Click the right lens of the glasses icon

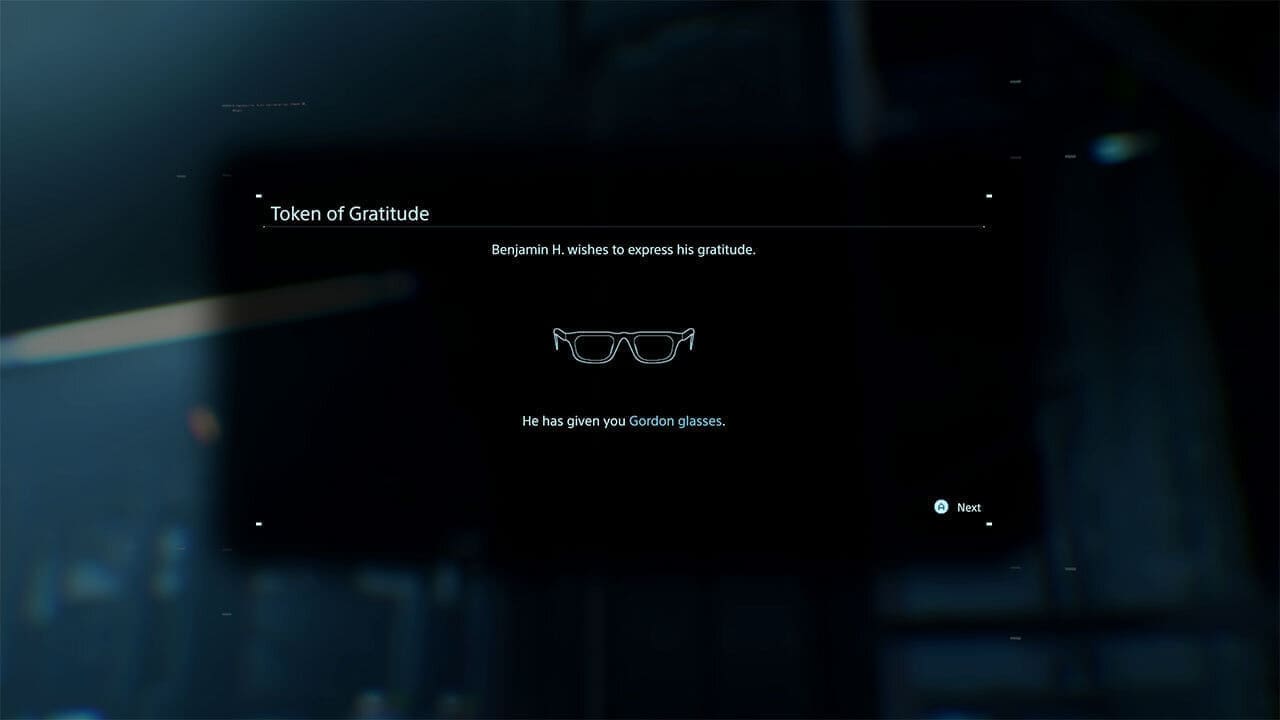tap(653, 348)
